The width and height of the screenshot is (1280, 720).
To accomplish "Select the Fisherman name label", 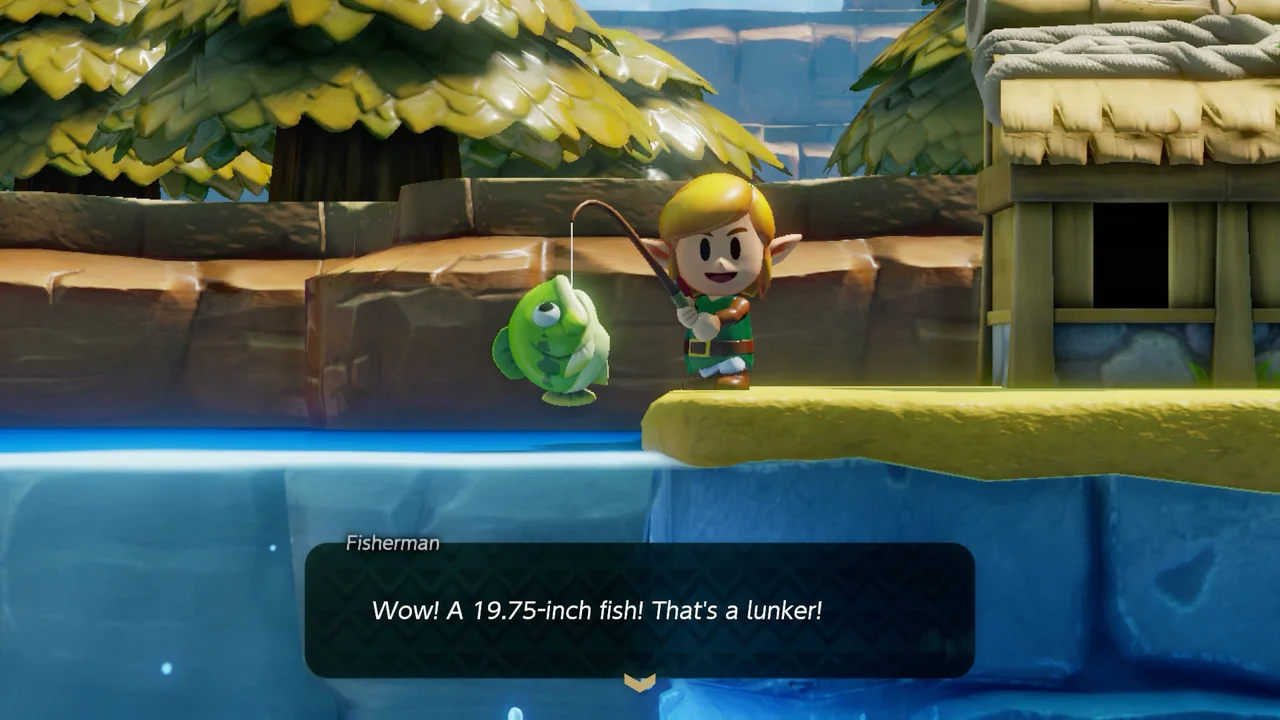I will (390, 543).
